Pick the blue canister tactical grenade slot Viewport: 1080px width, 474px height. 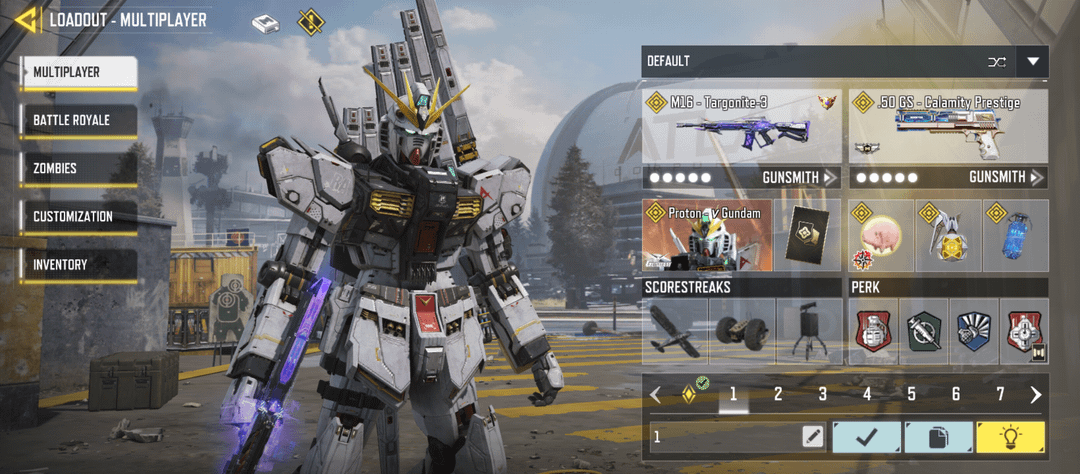[x=1015, y=236]
